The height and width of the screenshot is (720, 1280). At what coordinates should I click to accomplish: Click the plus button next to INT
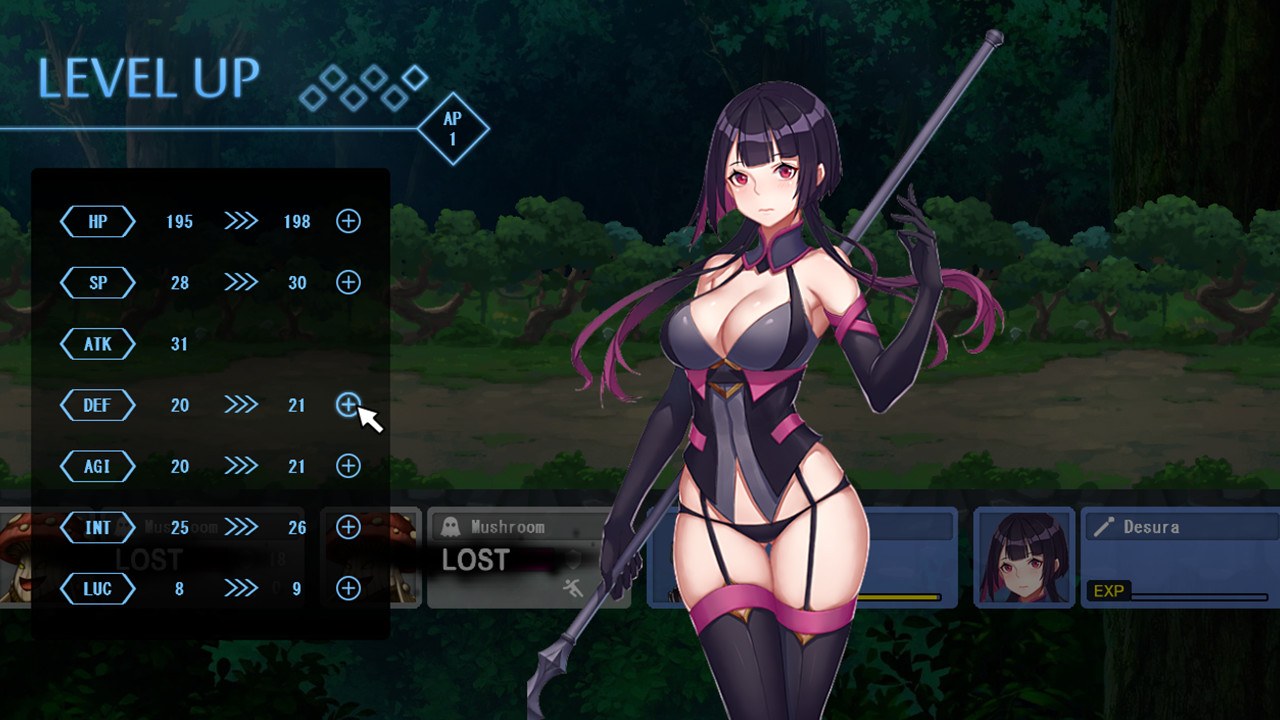click(347, 527)
